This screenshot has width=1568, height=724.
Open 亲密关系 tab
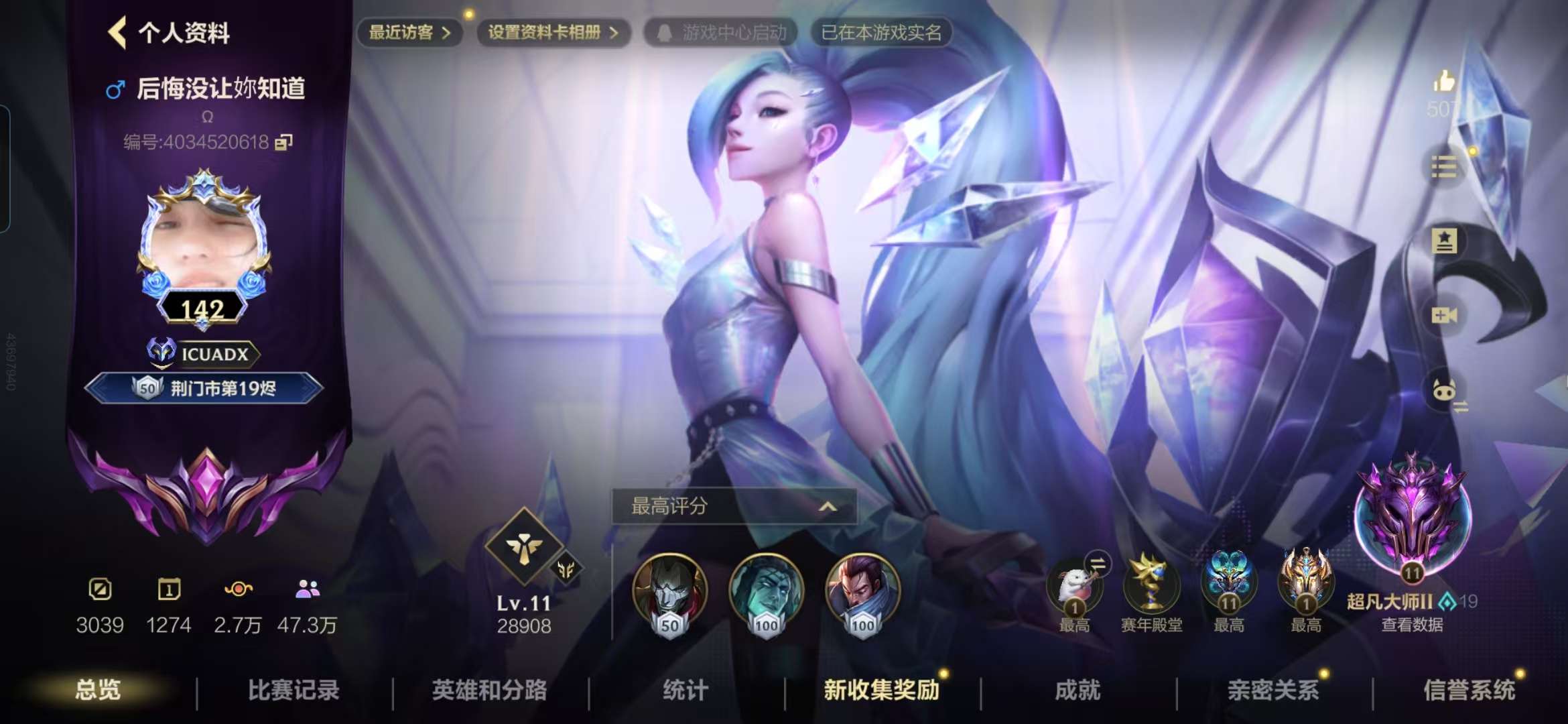point(1273,690)
